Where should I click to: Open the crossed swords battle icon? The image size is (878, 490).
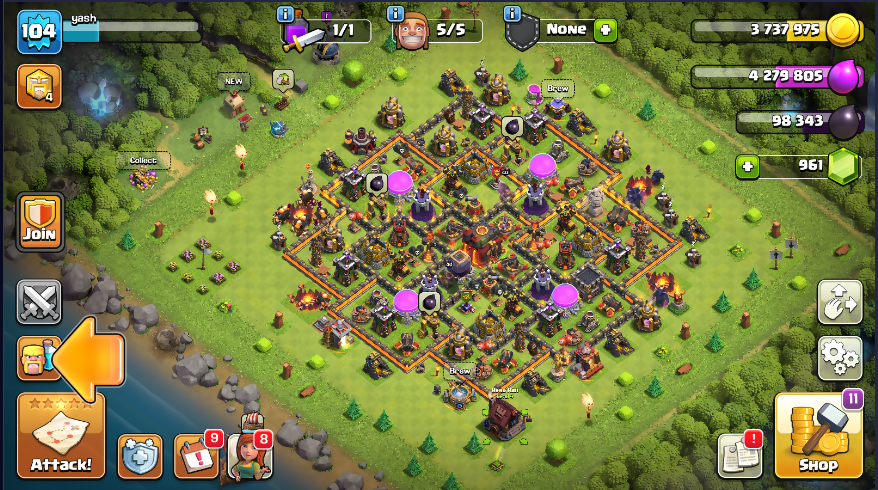click(x=39, y=301)
